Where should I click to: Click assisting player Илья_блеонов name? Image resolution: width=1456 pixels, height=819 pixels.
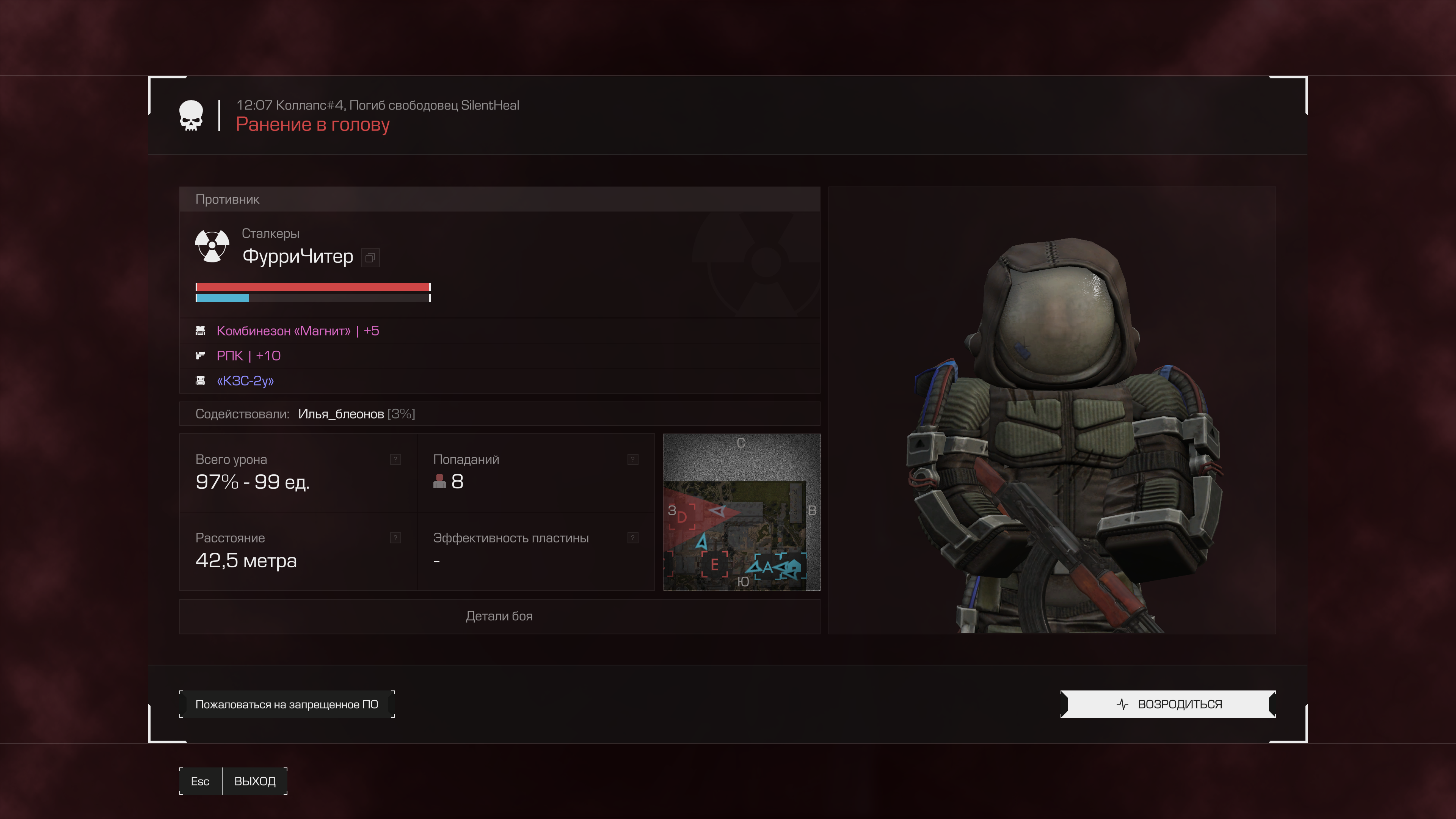(x=341, y=414)
